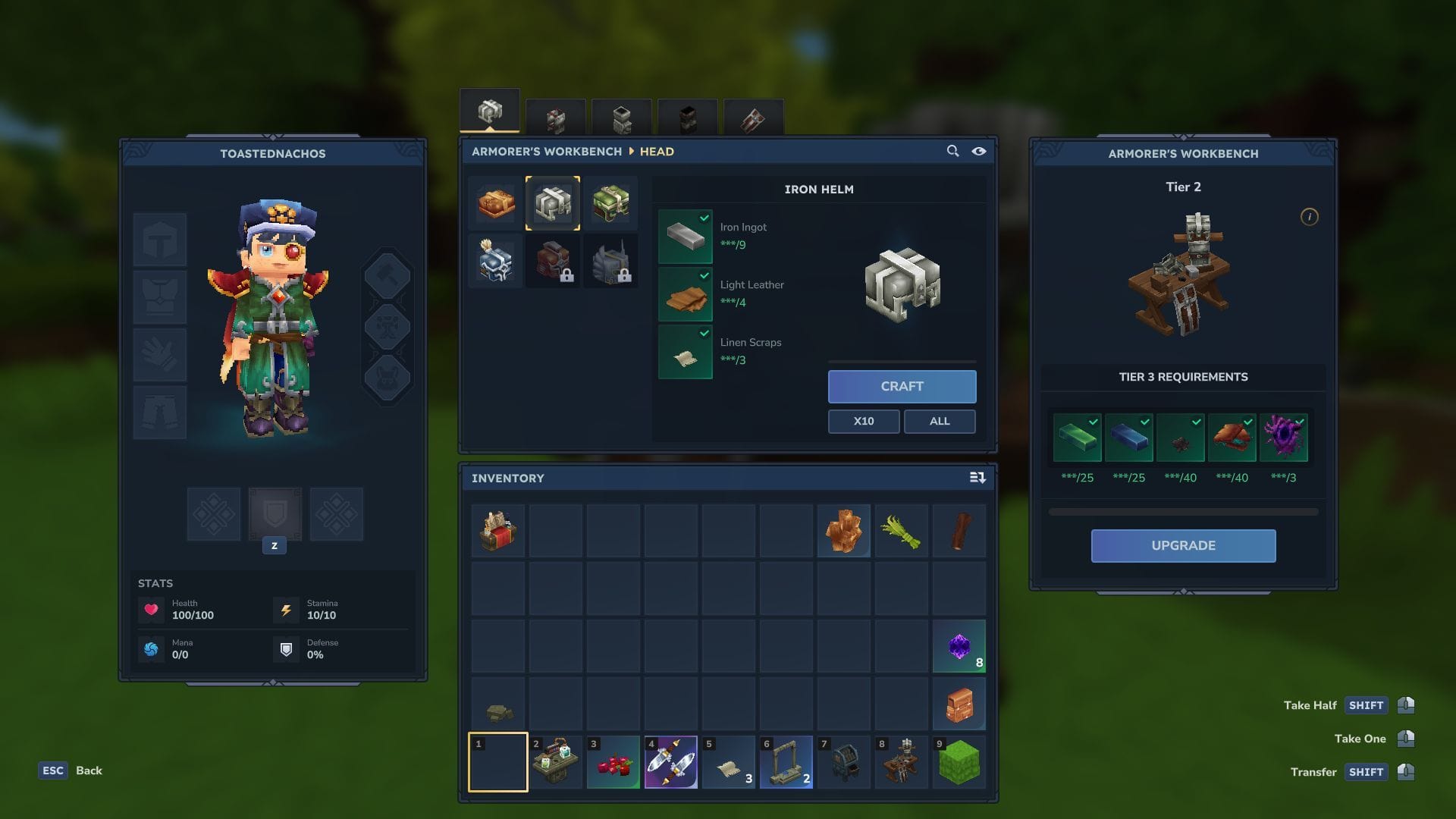Select the orange crystal ore item
The image size is (1456, 819).
(843, 532)
